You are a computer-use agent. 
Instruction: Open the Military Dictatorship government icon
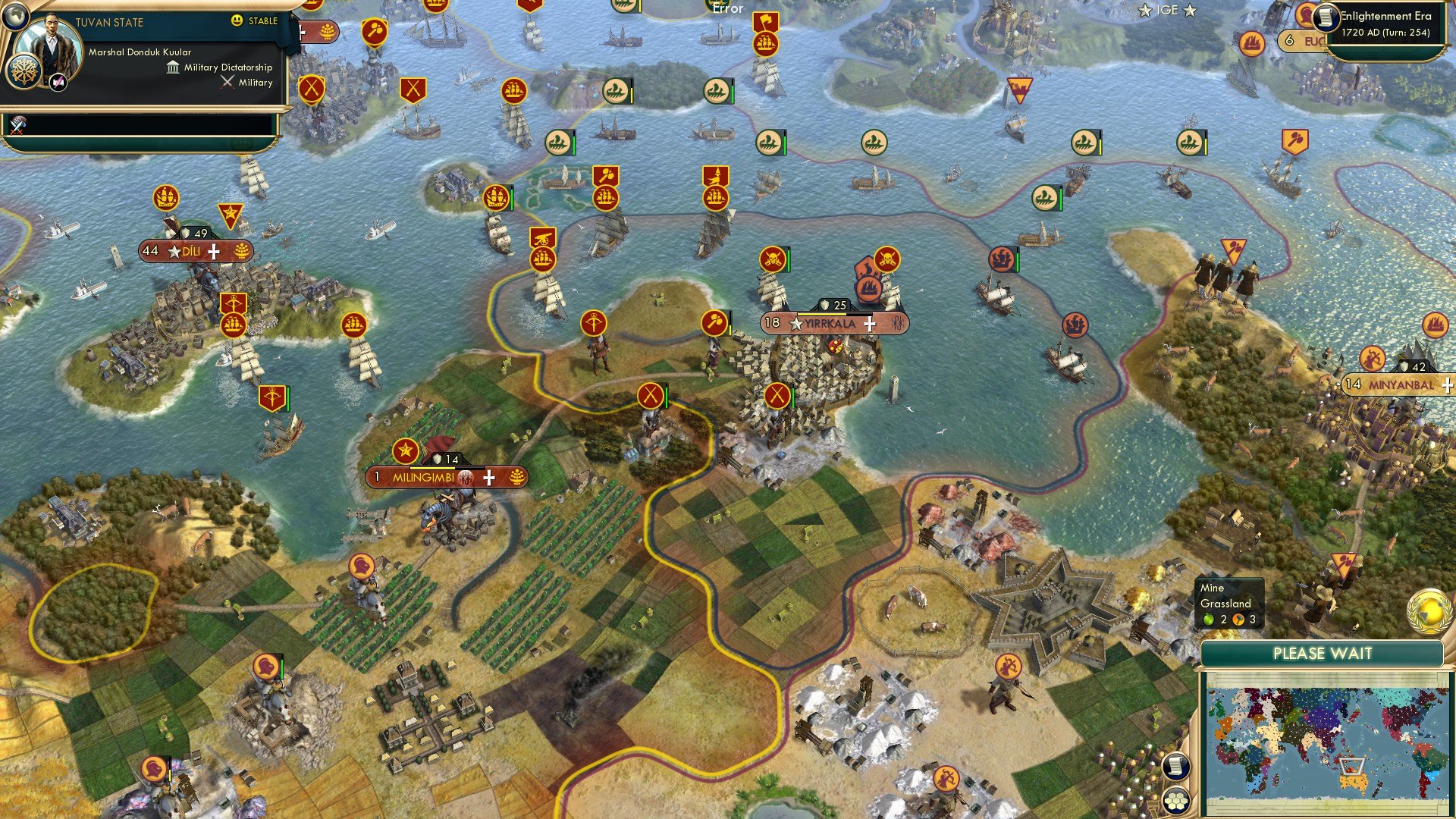pos(171,67)
